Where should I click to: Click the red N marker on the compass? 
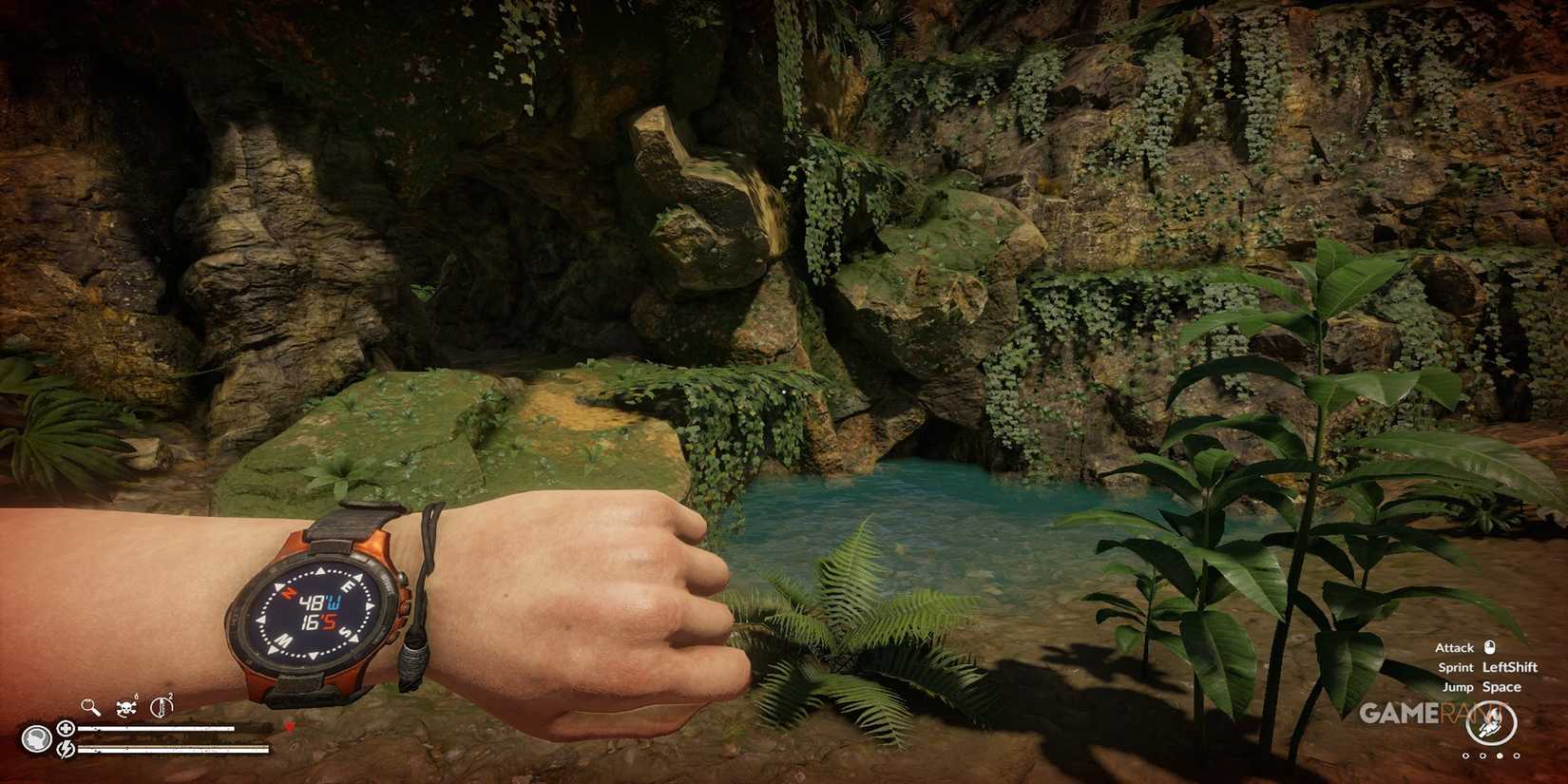coord(288,593)
